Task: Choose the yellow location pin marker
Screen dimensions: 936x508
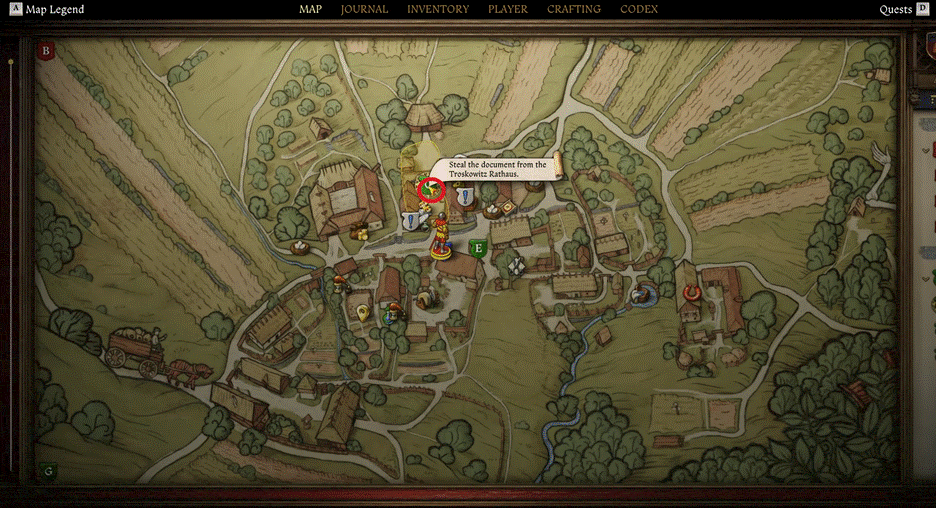Action: (x=362, y=313)
